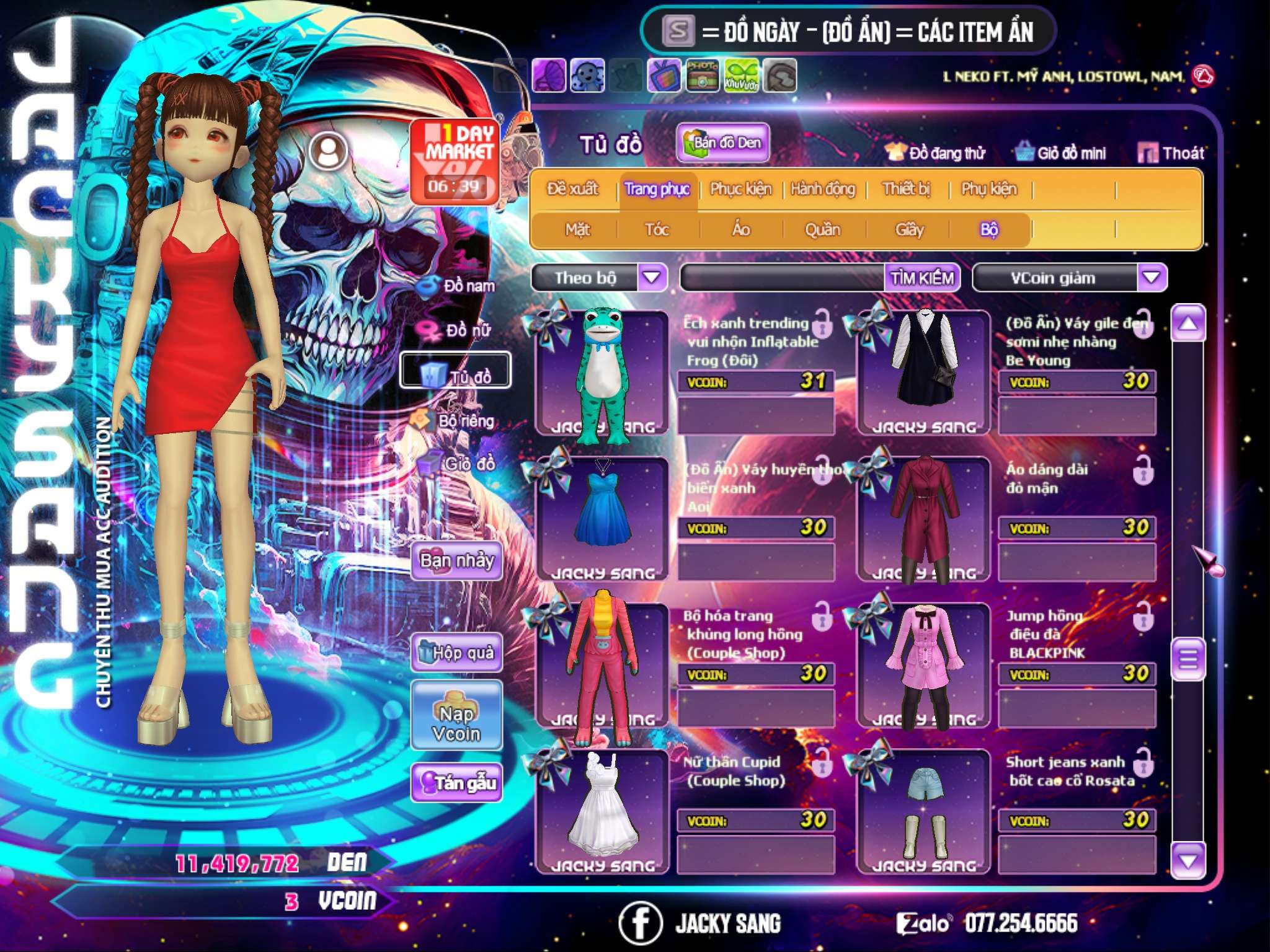
Task: Open Giỏ đồ mini cart
Action: 1060,153
